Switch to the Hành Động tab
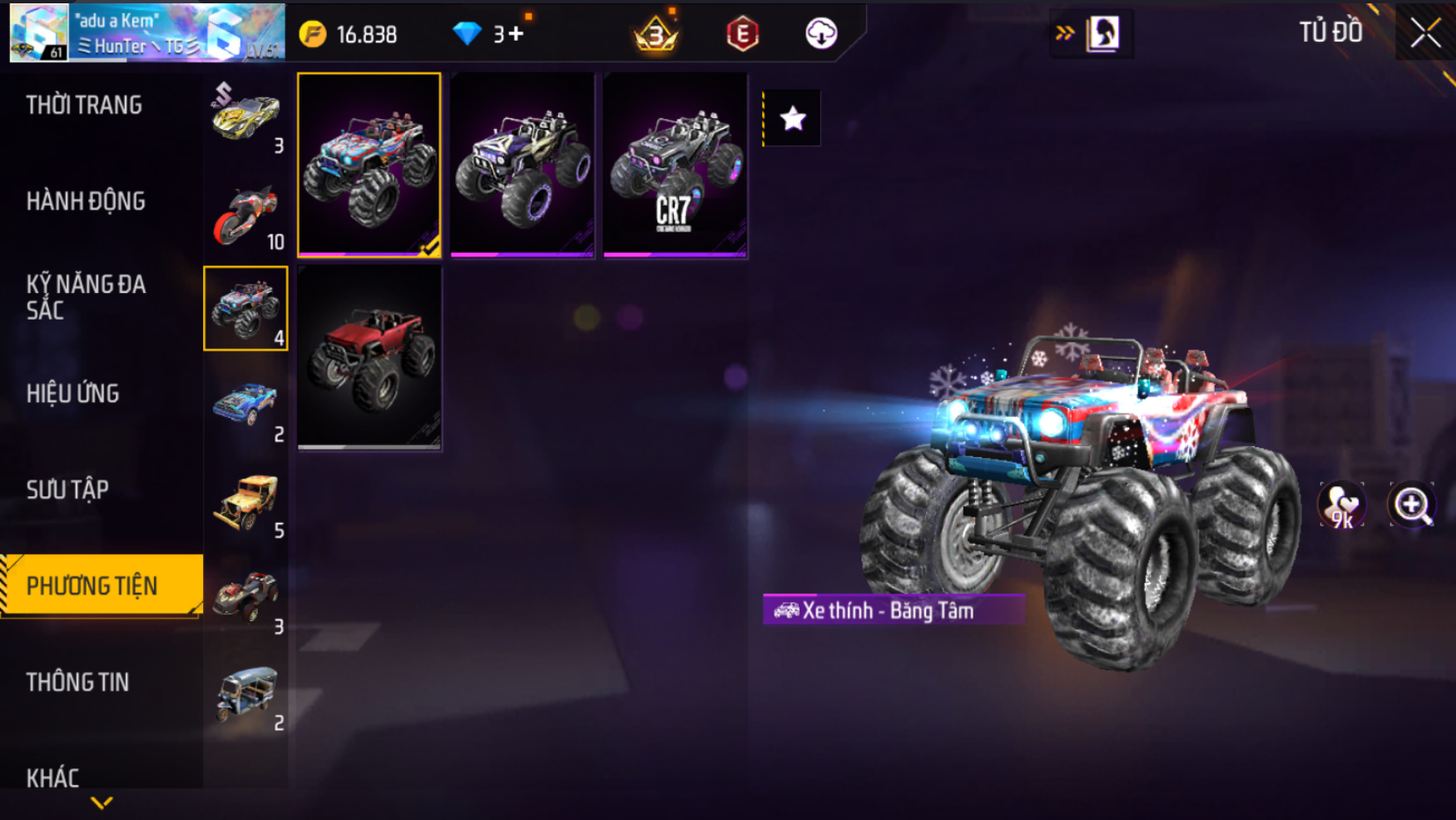 pos(86,201)
